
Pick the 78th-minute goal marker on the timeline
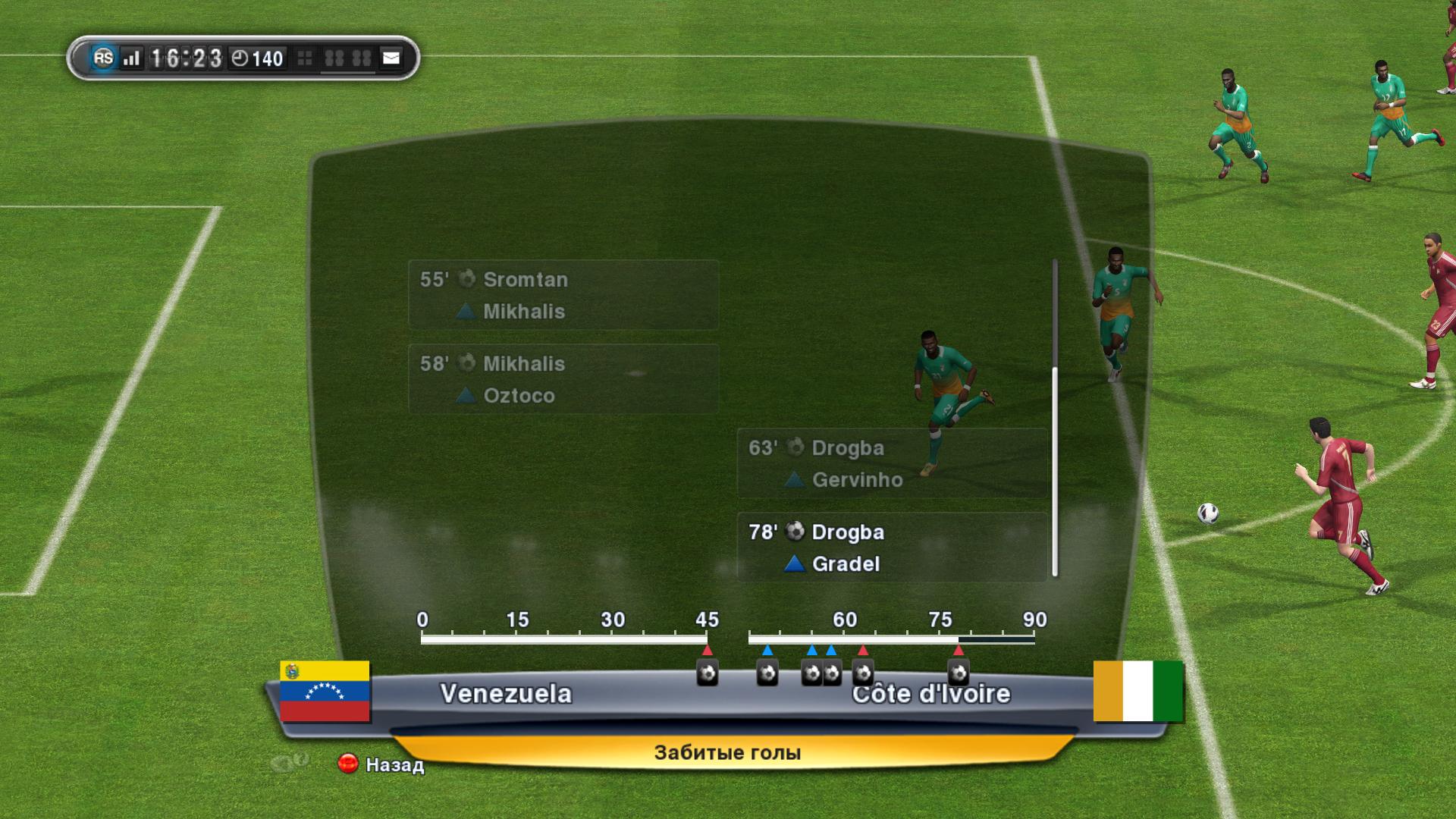click(959, 673)
